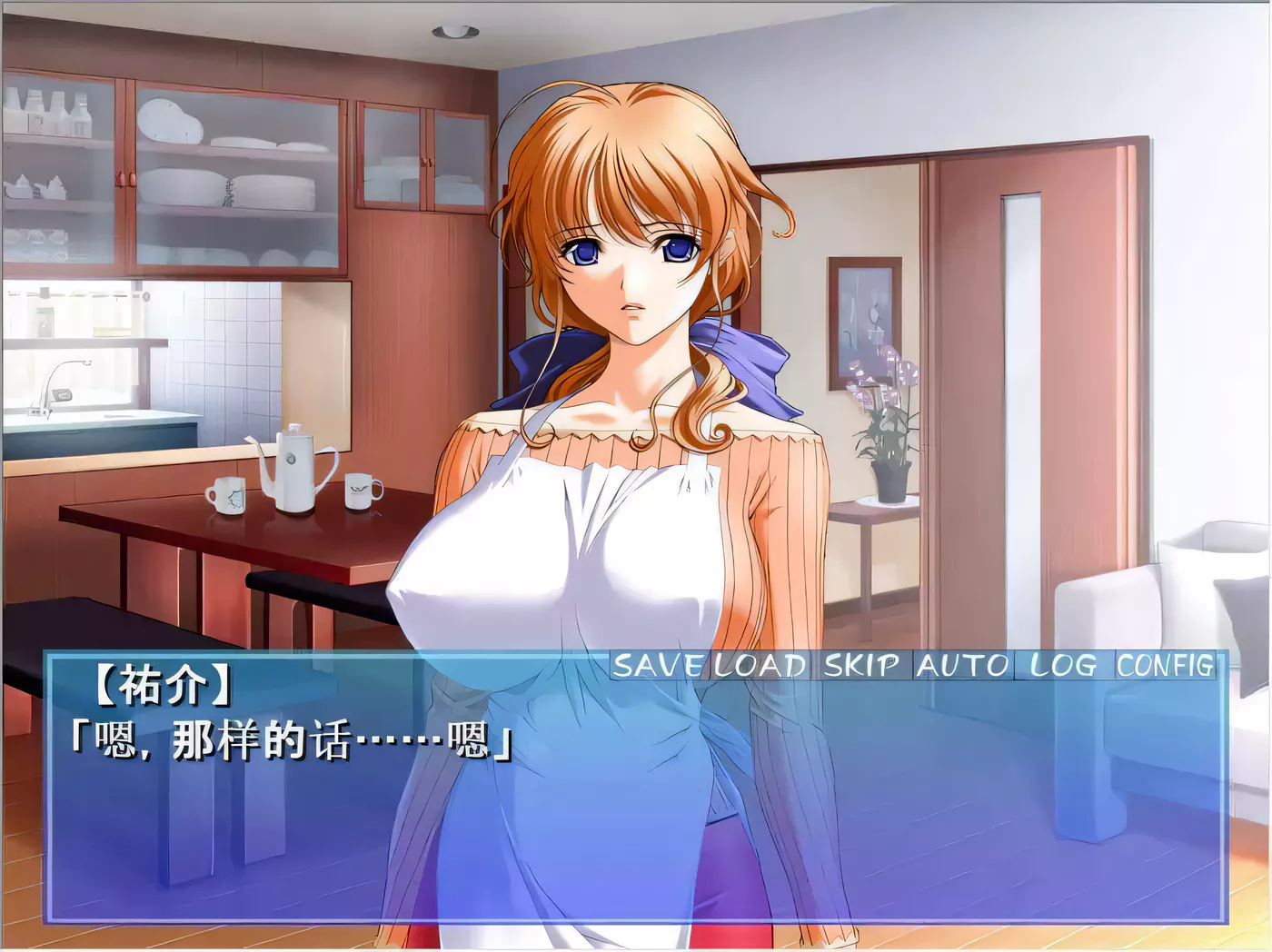Click the SAVE button
The width and height of the screenshot is (1272, 952).
(x=656, y=666)
